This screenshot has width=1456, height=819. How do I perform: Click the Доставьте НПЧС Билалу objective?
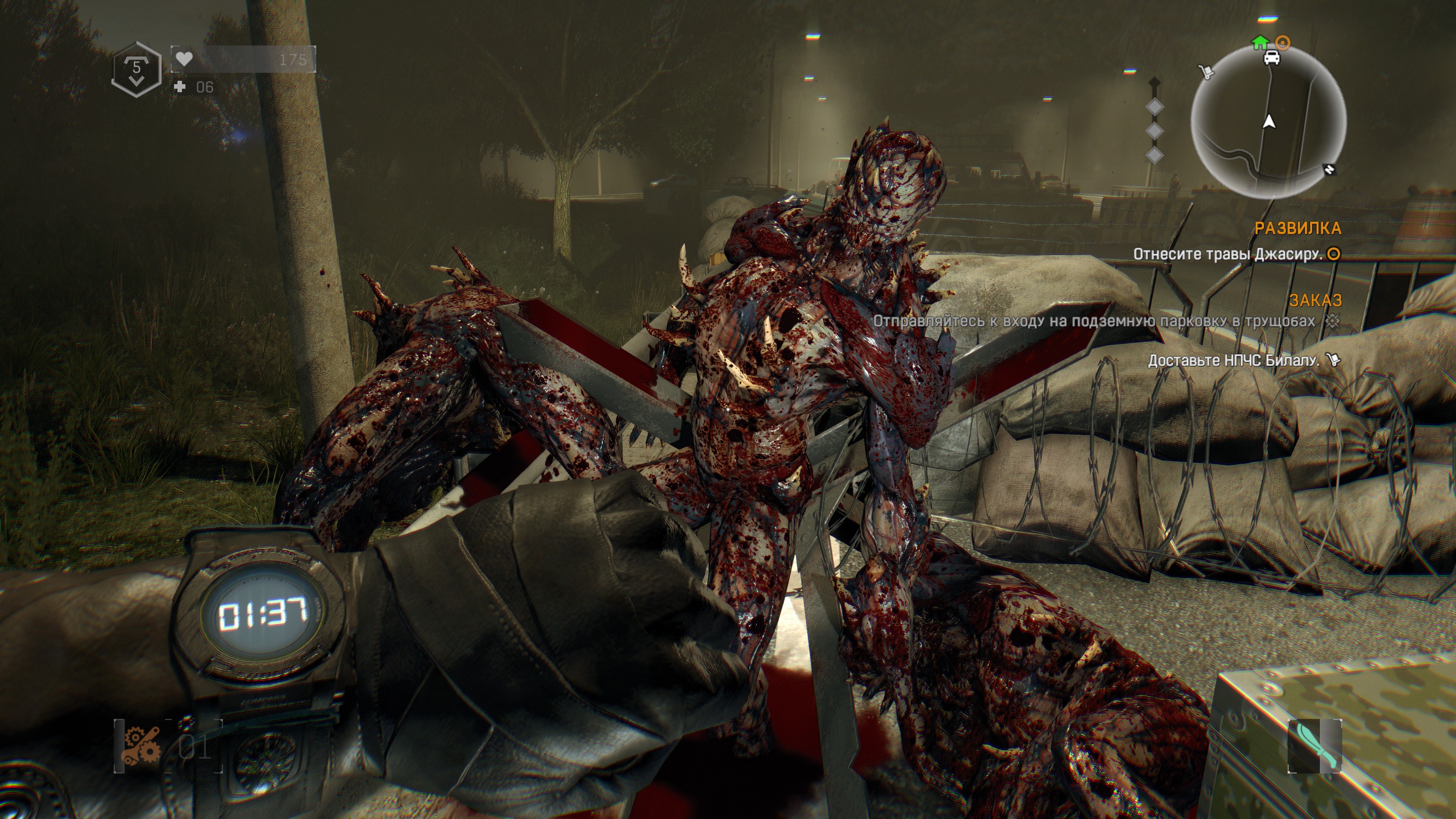pos(1233,361)
